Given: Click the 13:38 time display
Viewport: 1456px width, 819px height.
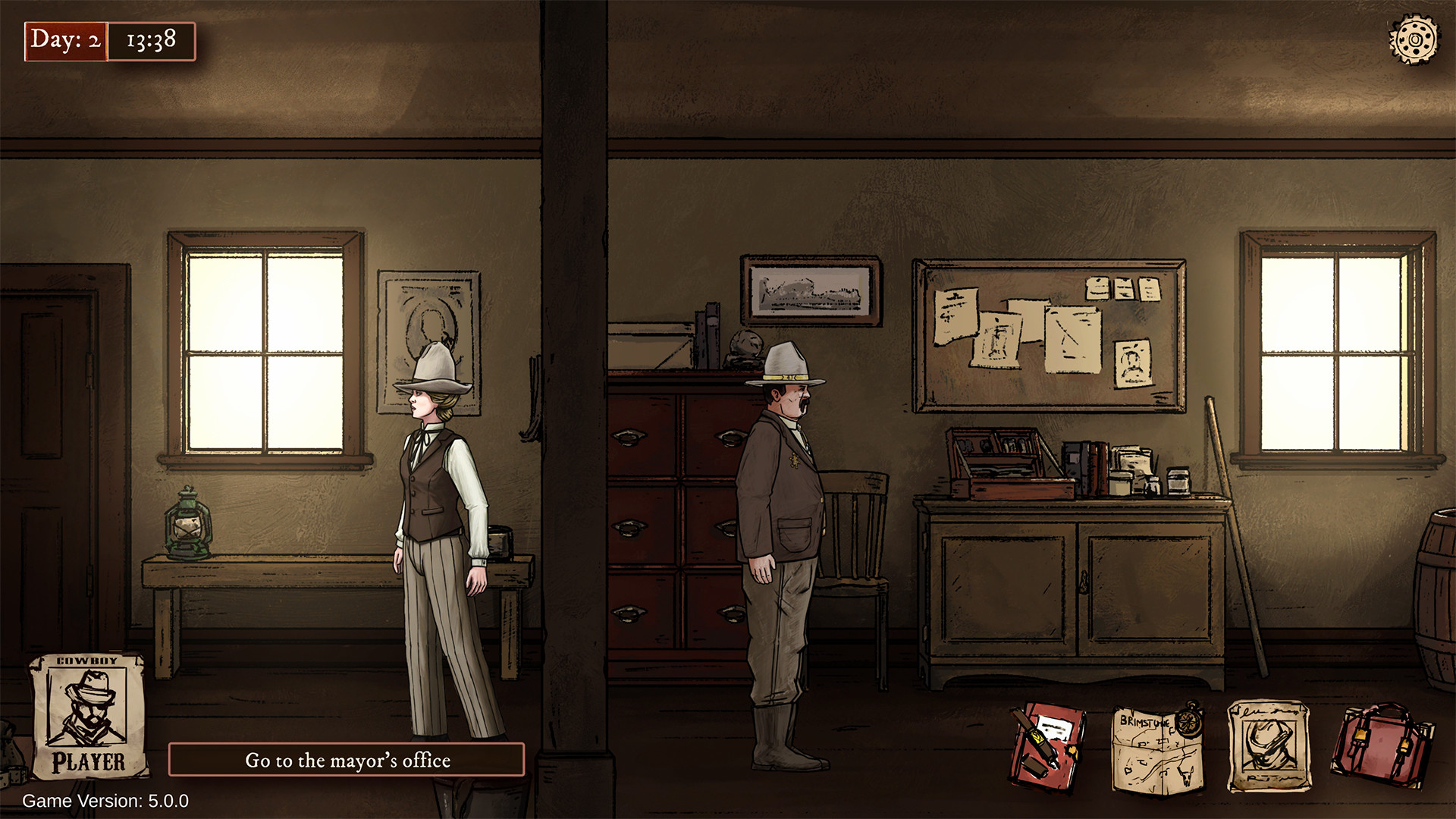Looking at the screenshot, I should pyautogui.click(x=151, y=42).
